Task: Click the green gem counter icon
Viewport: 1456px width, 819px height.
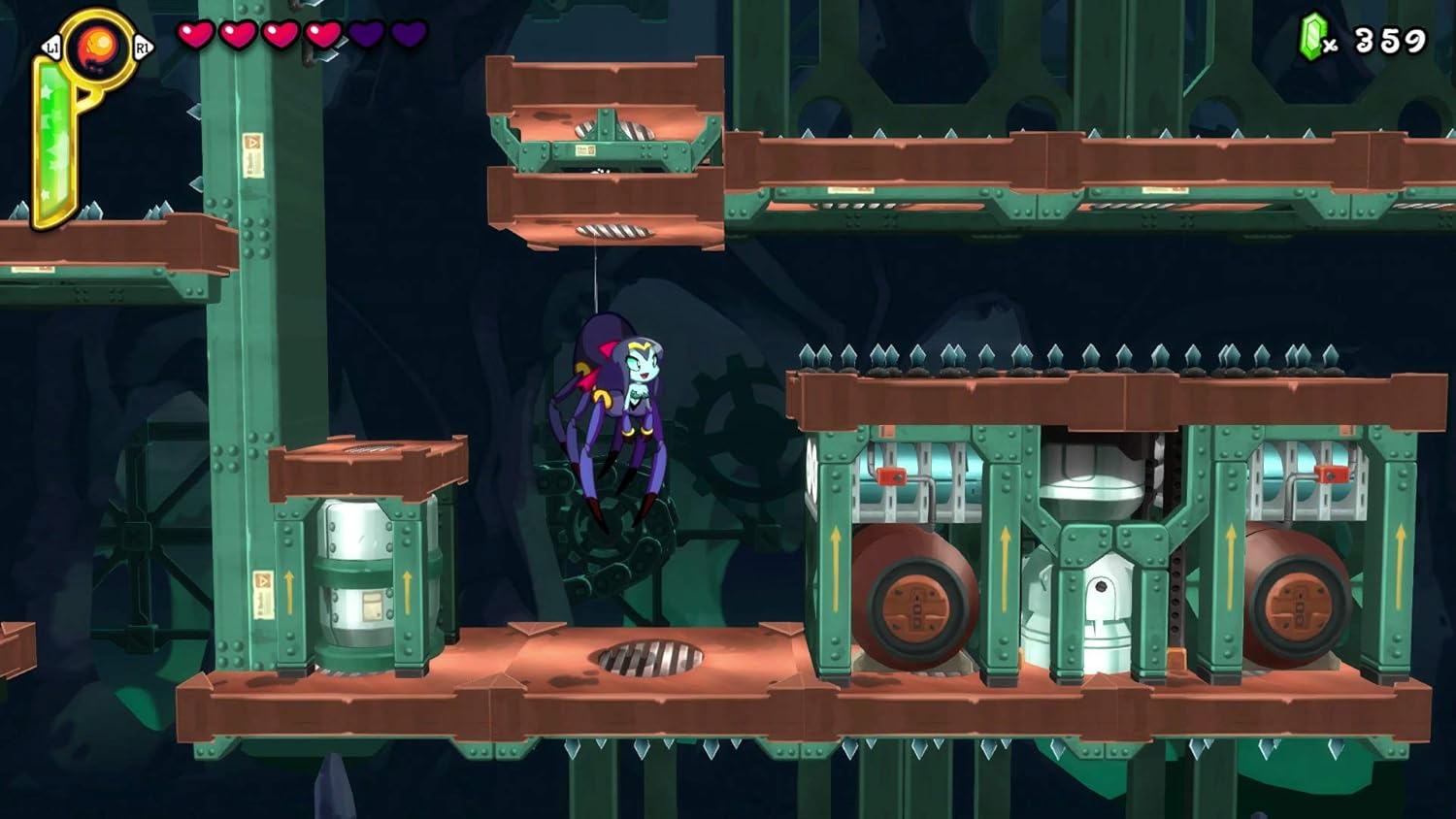Action: (1312, 36)
